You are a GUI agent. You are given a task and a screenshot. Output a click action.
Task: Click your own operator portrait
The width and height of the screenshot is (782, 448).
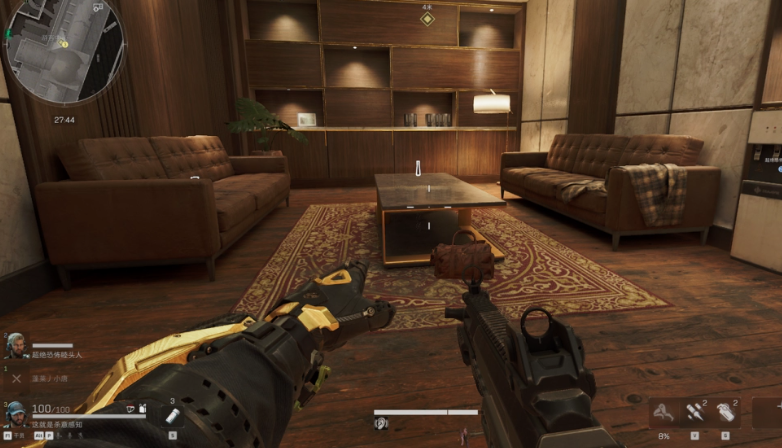click(15, 413)
